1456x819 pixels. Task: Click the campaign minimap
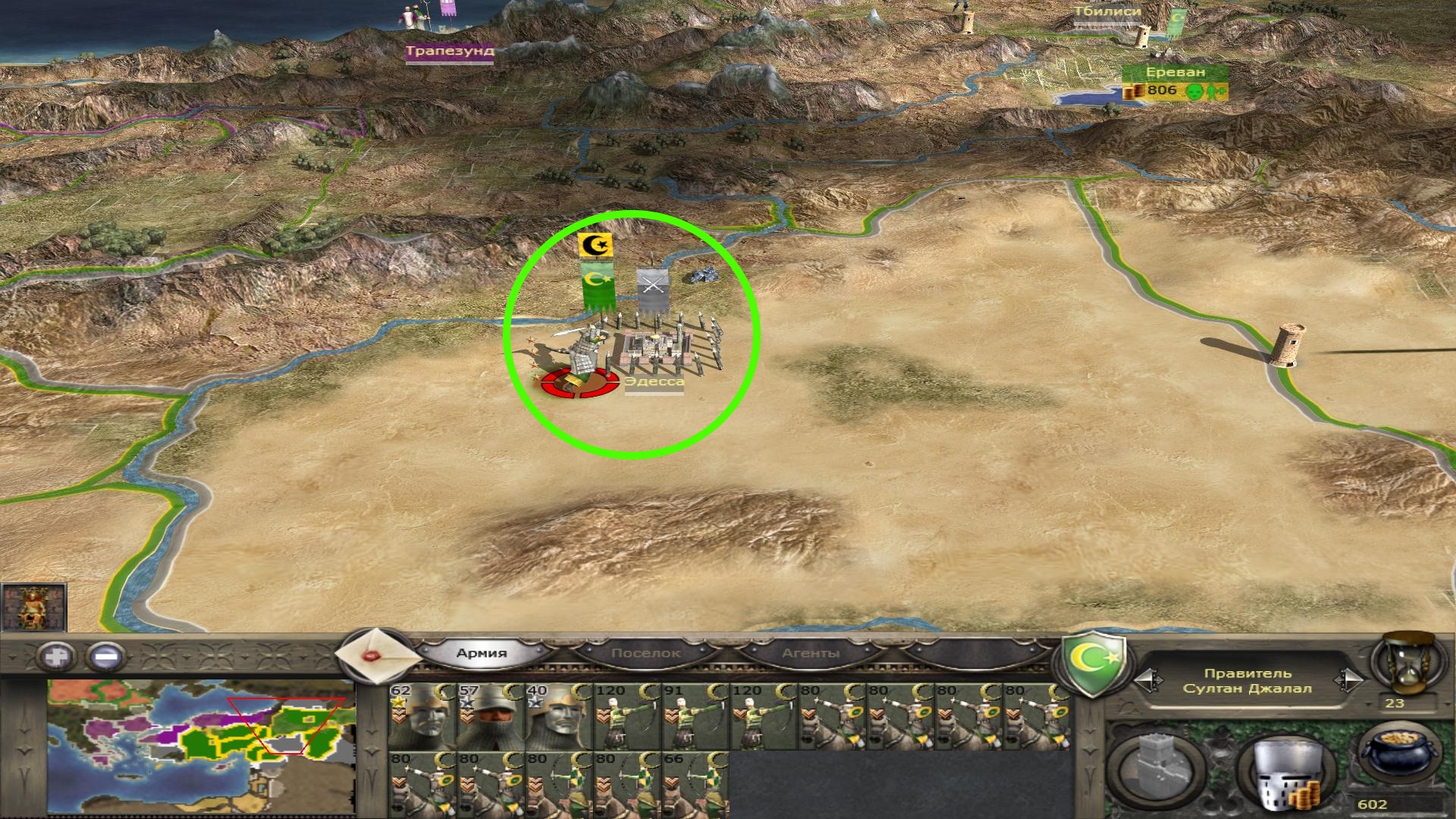coord(201,745)
